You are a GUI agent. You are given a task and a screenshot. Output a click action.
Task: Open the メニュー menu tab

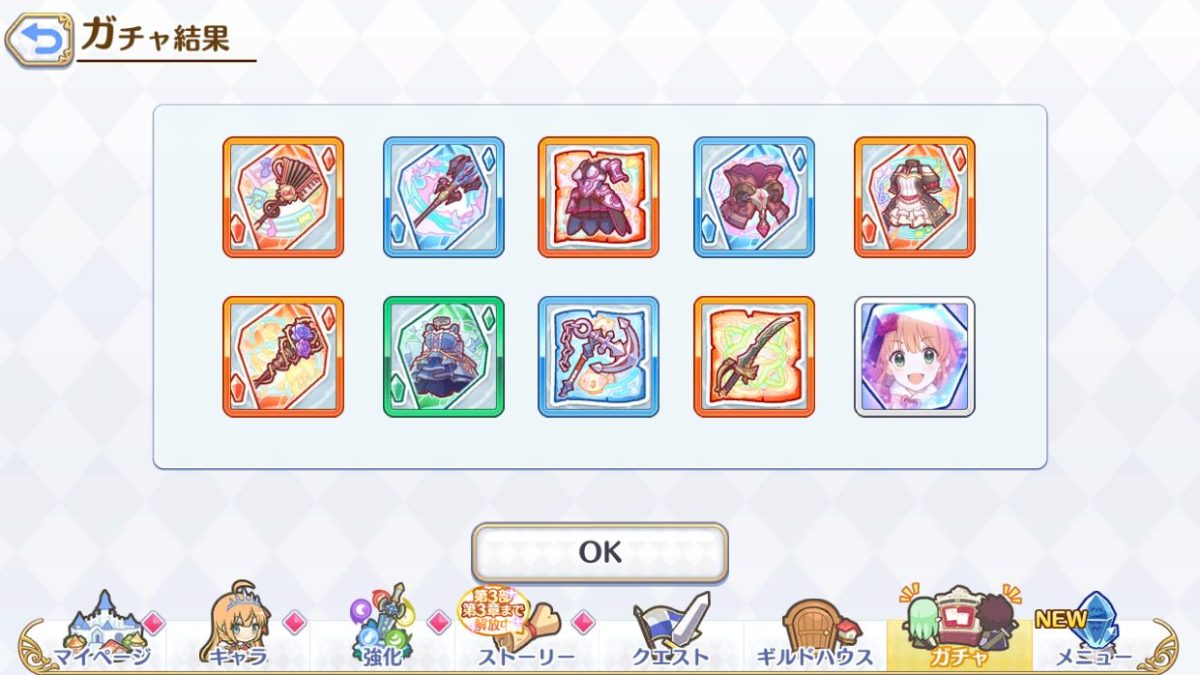tap(1090, 631)
